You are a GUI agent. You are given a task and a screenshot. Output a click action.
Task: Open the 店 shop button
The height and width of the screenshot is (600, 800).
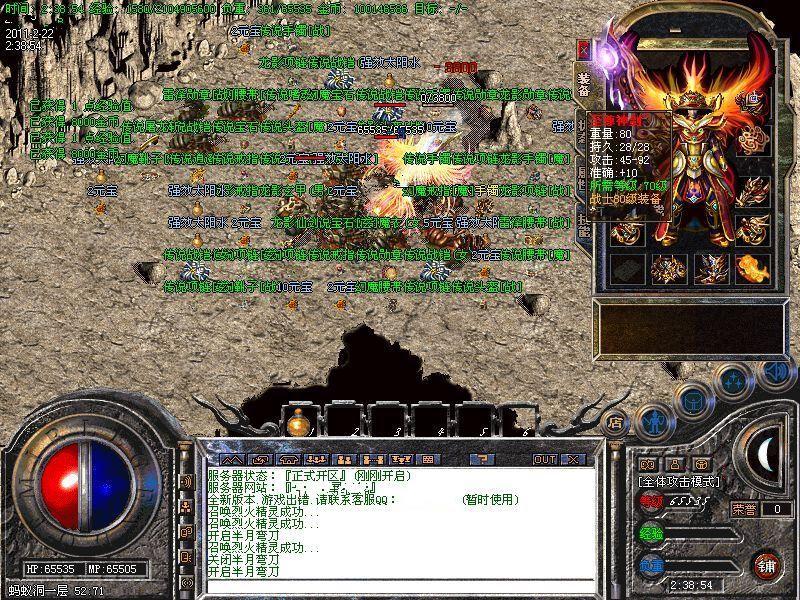click(616, 421)
